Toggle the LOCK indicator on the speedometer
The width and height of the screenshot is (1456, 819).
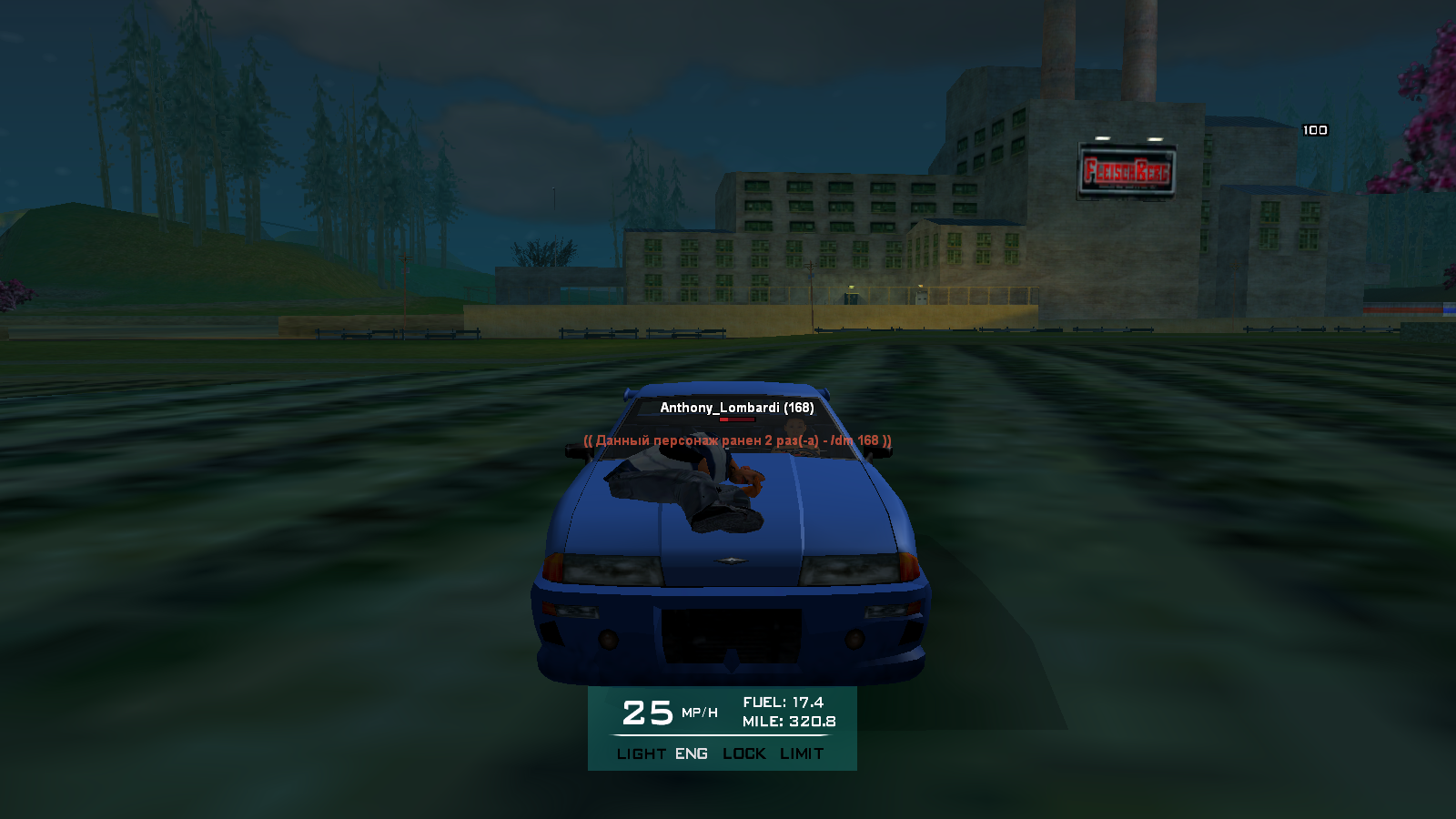click(744, 753)
